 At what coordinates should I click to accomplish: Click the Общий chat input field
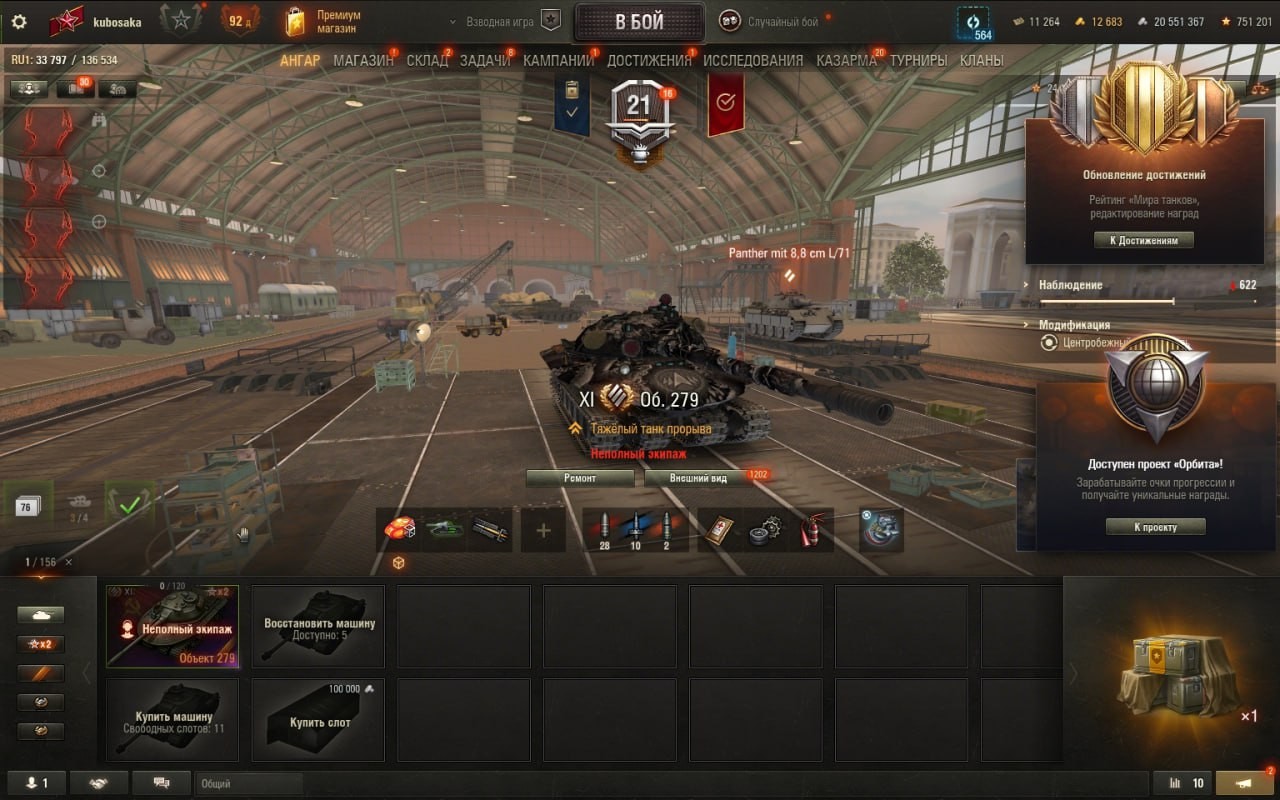pos(248,784)
